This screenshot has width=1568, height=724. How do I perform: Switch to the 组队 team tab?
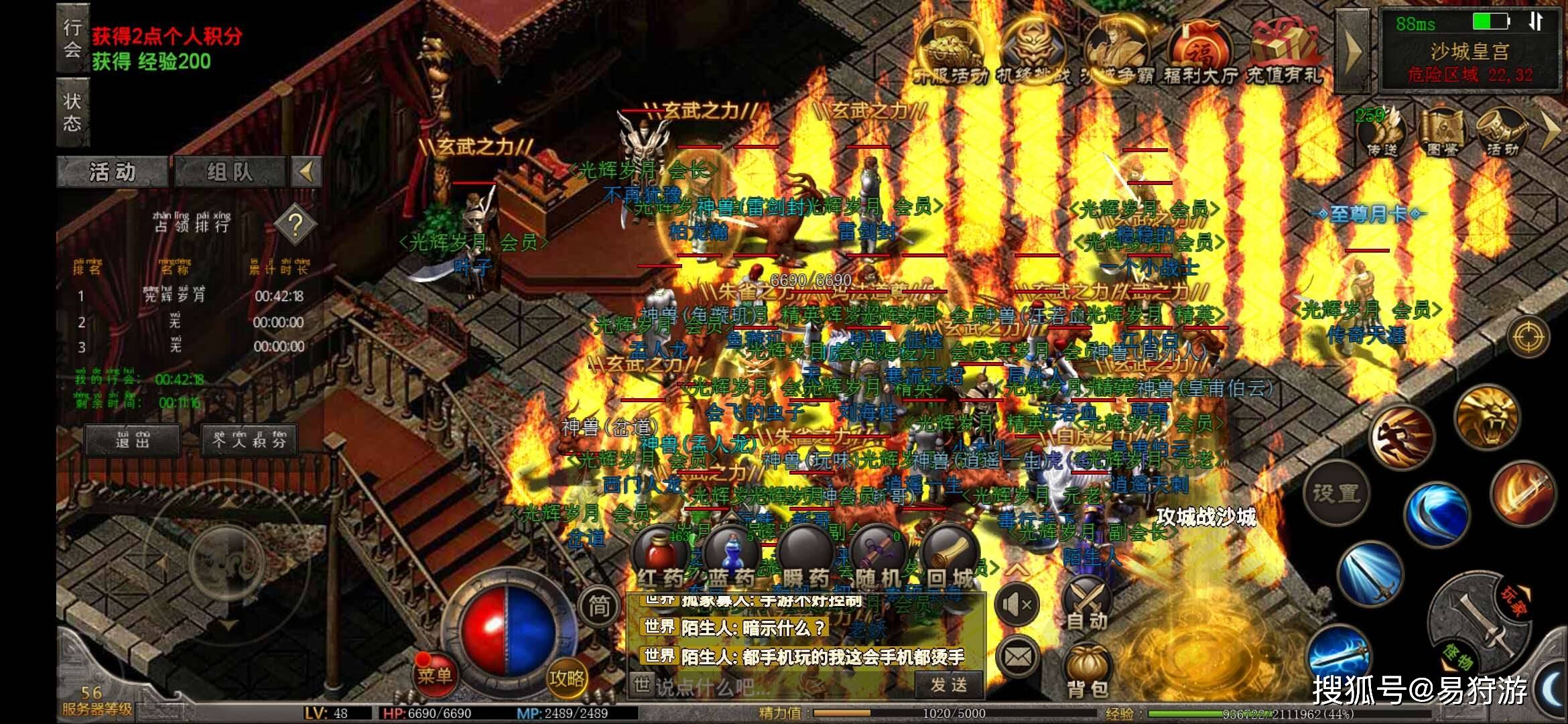pos(230,172)
